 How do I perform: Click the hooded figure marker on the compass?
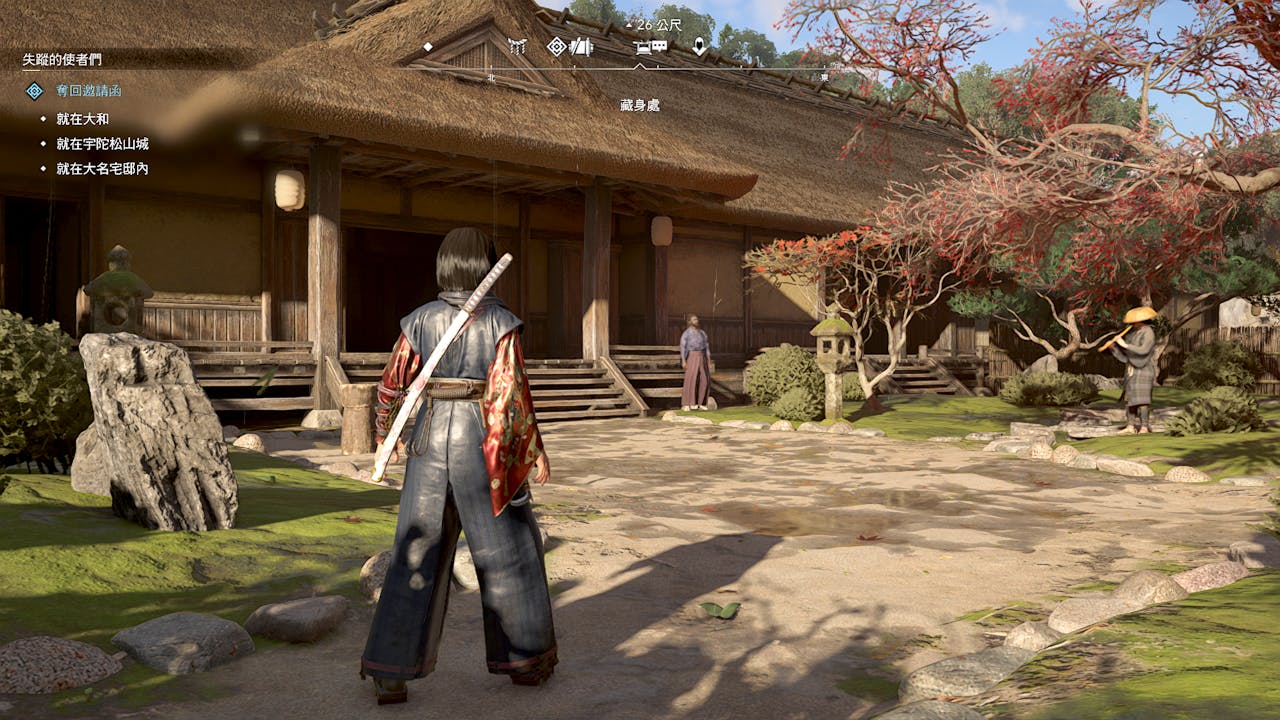(x=699, y=46)
